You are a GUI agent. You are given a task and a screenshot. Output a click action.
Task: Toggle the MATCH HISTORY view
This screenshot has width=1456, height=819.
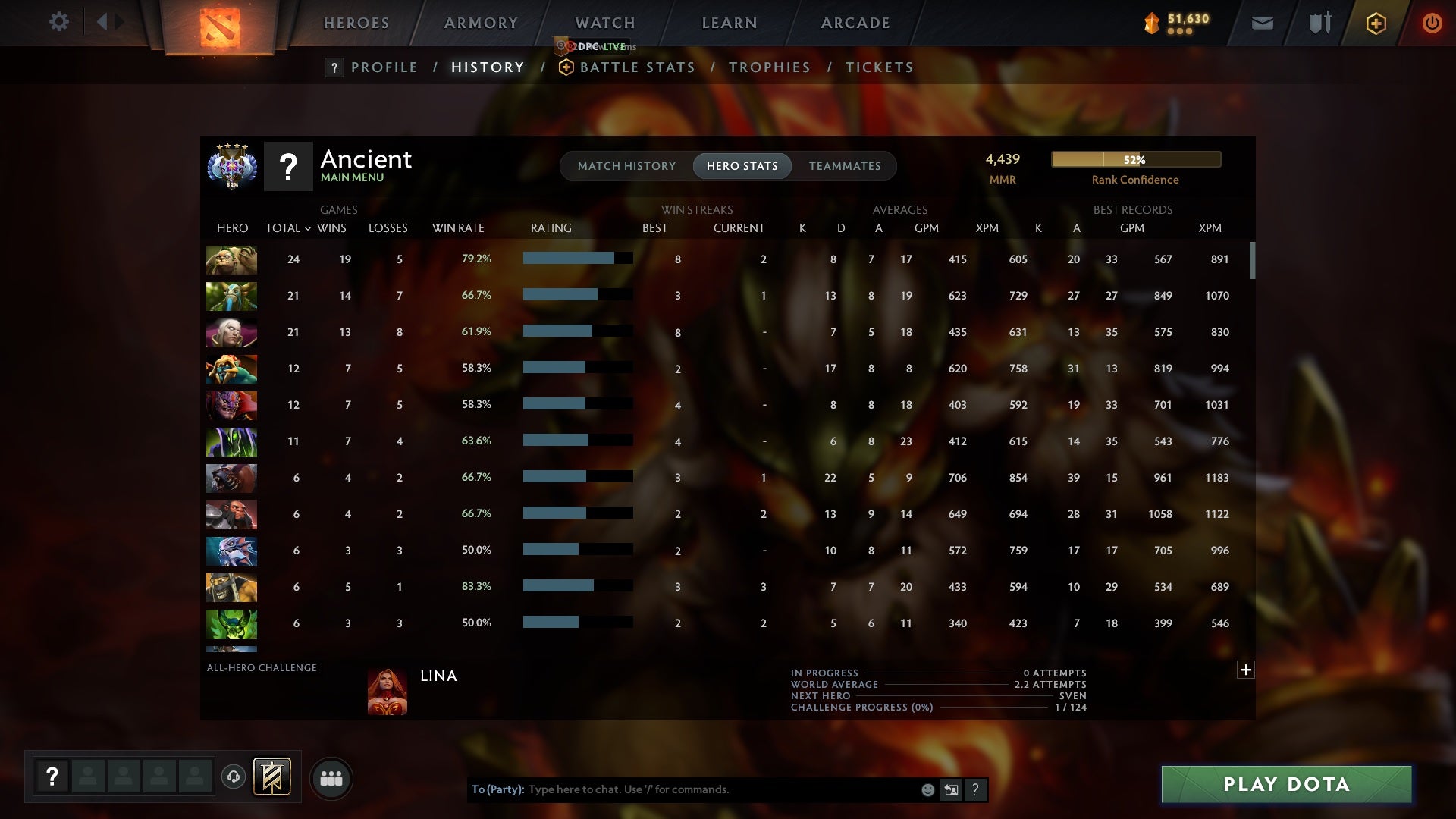626,166
